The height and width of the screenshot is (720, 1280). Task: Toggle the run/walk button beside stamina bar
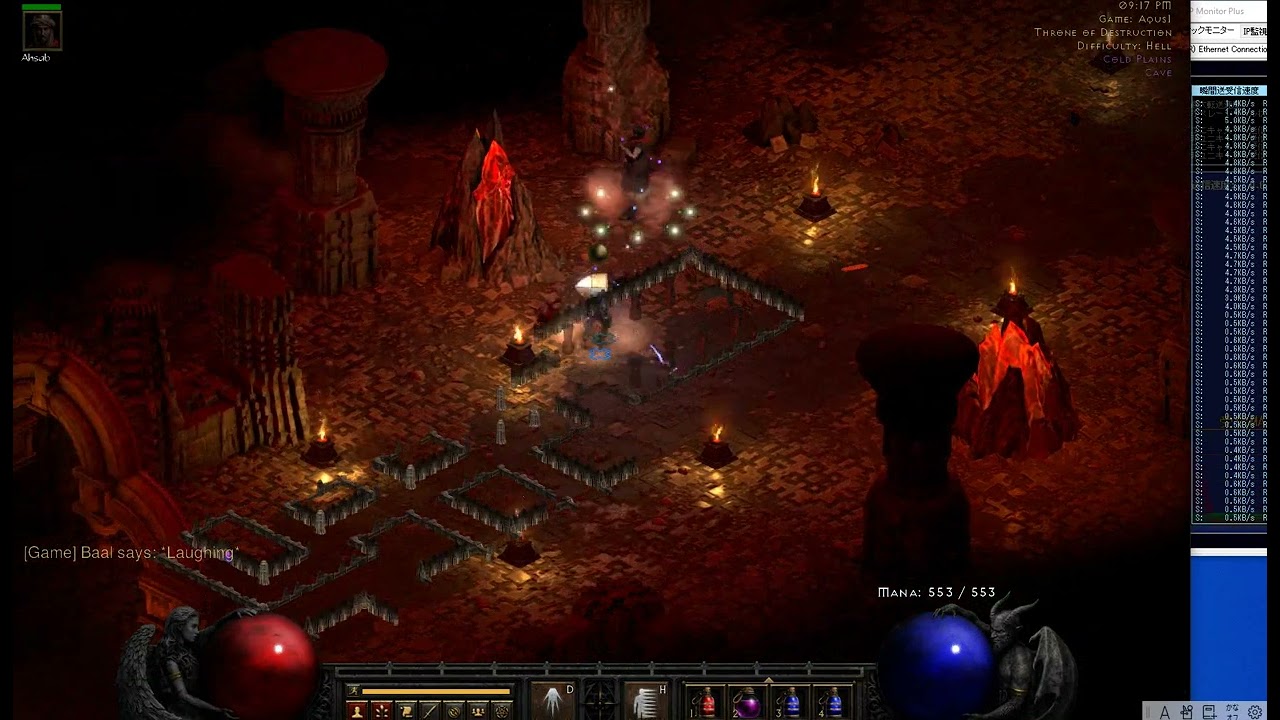point(353,691)
